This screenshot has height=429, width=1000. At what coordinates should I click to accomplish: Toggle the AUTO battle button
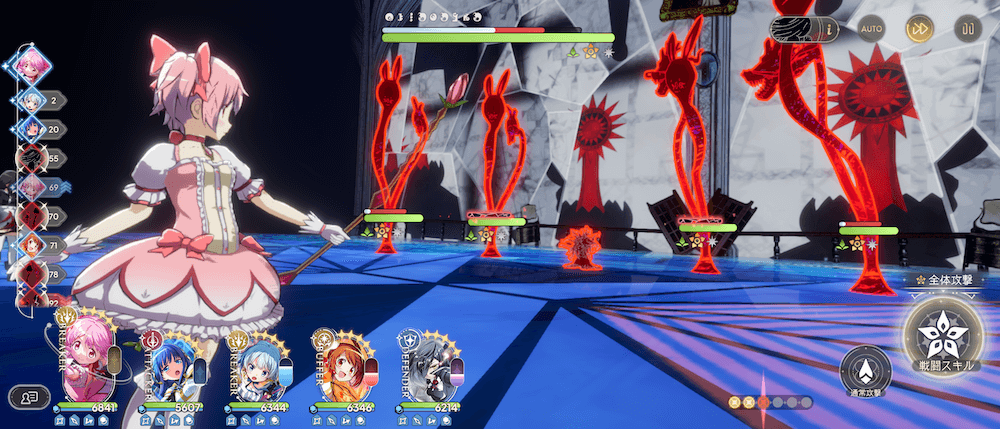(x=872, y=29)
